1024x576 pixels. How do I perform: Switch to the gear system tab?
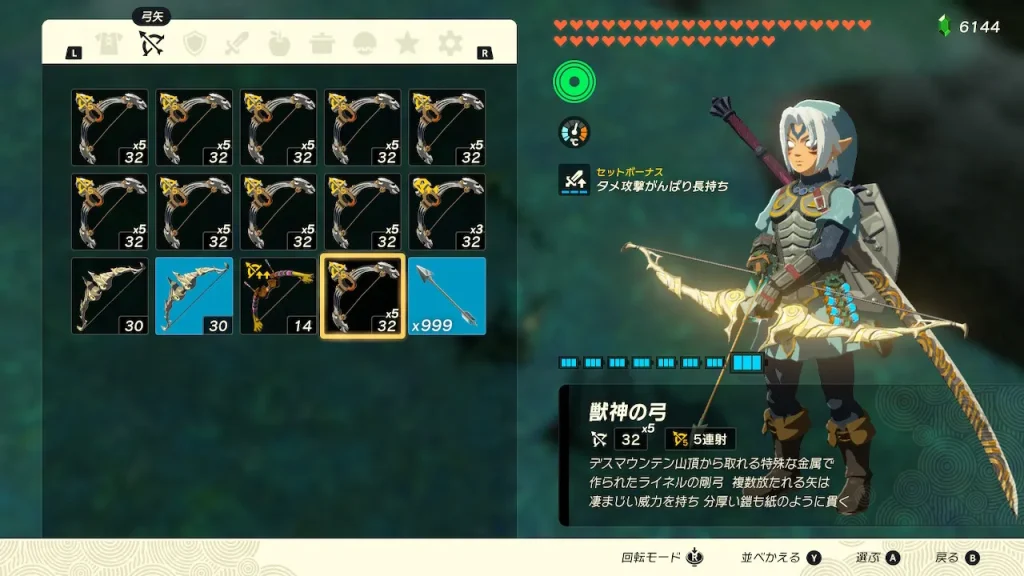pos(450,43)
